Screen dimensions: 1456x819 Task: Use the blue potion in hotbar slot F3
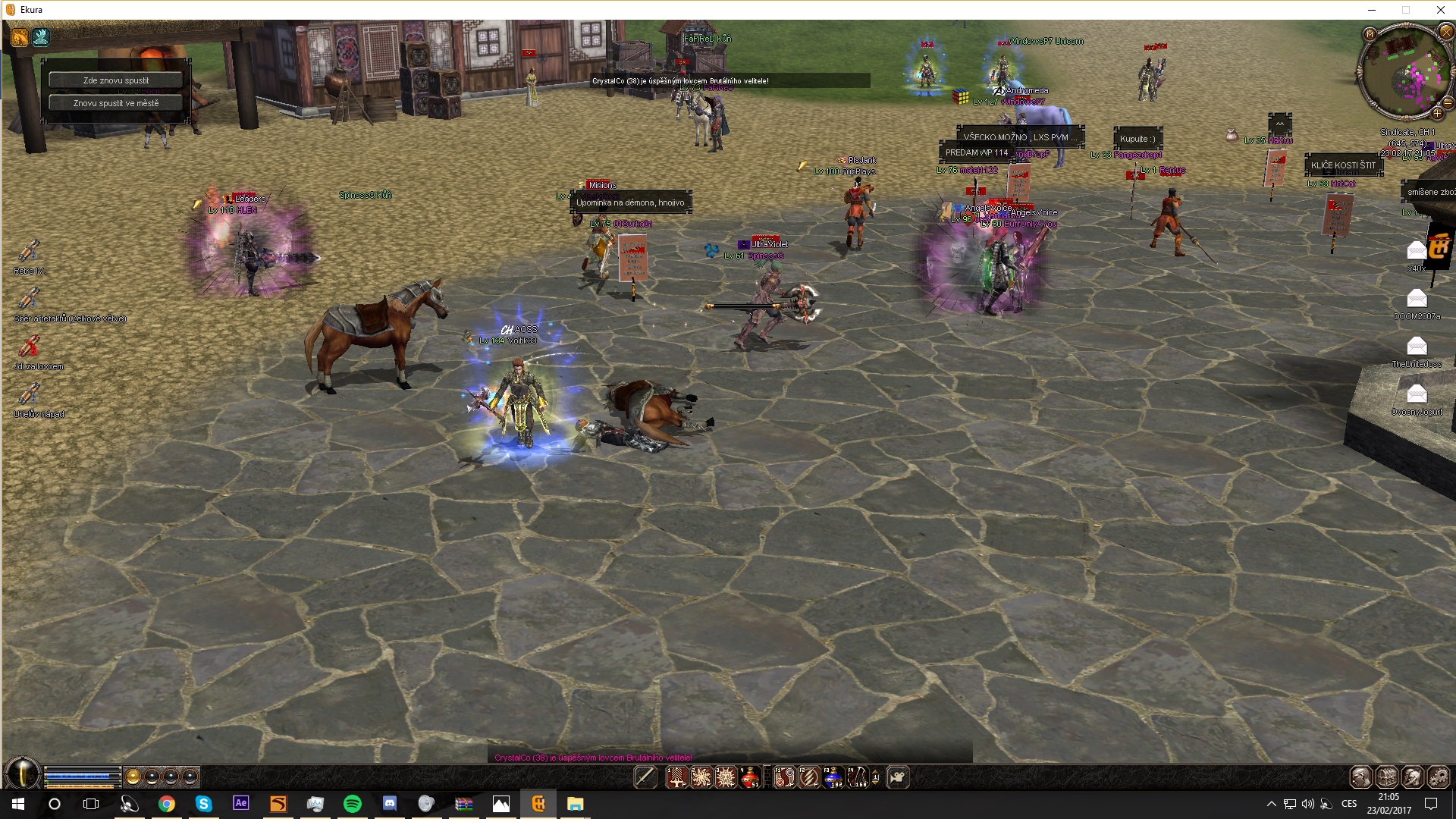point(833,777)
